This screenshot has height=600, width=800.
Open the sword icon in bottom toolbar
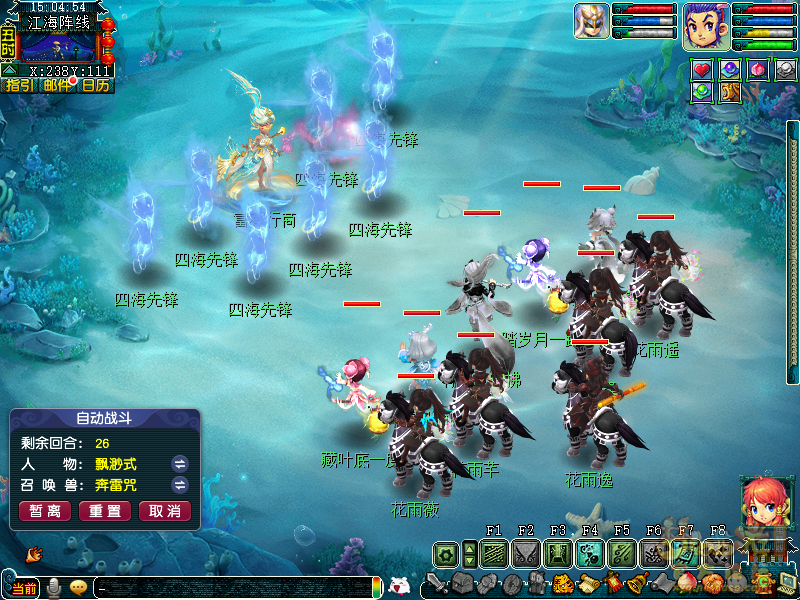coord(438,583)
